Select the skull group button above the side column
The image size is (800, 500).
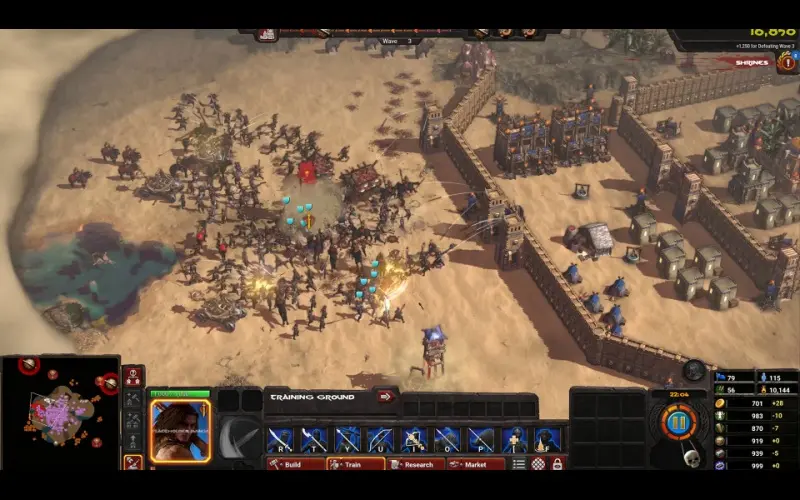(x=132, y=377)
